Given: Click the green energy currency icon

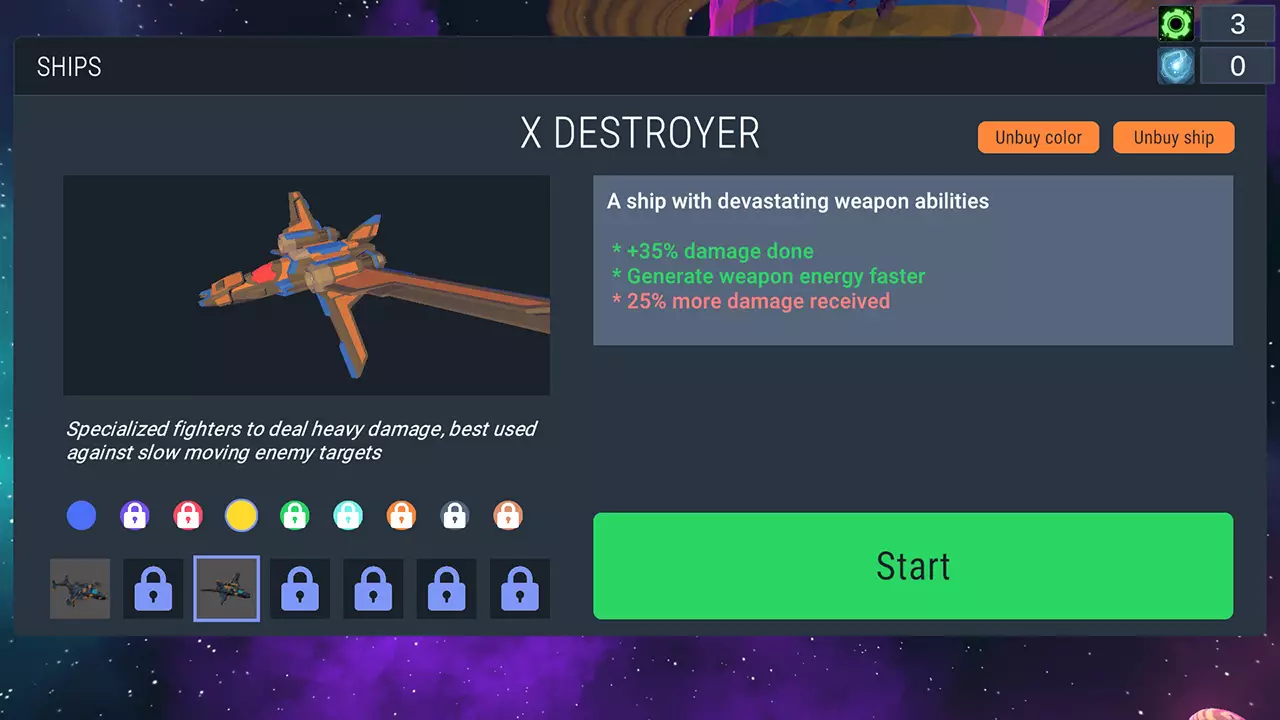Looking at the screenshot, I should [1175, 23].
